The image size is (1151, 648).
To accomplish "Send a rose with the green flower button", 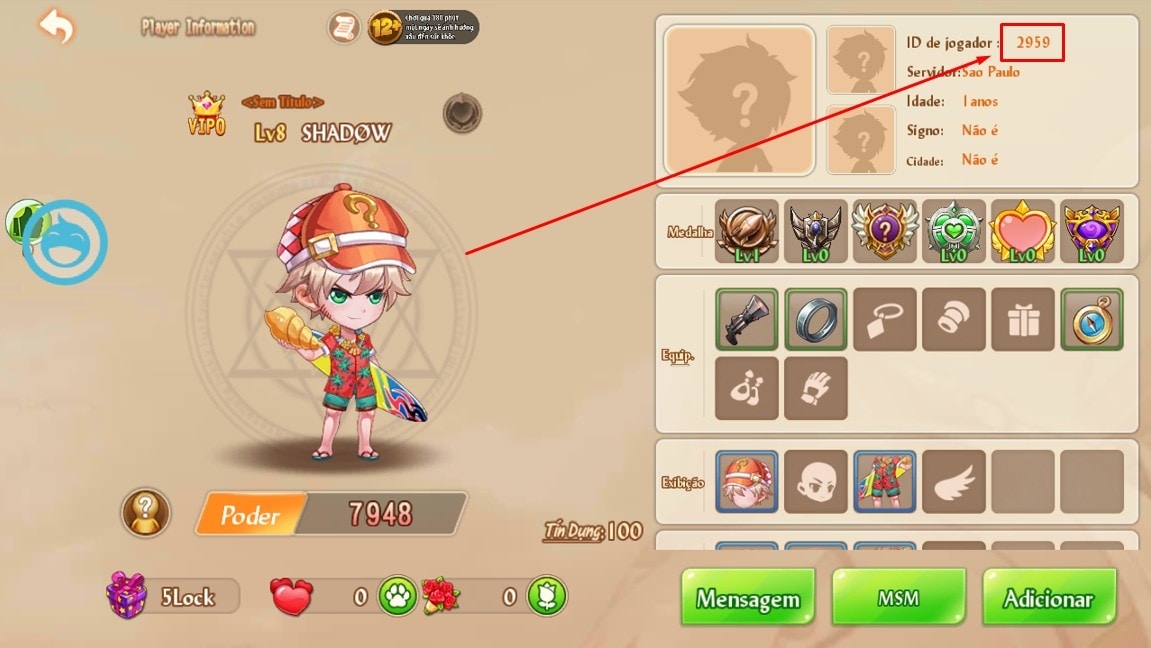I will click(547, 597).
